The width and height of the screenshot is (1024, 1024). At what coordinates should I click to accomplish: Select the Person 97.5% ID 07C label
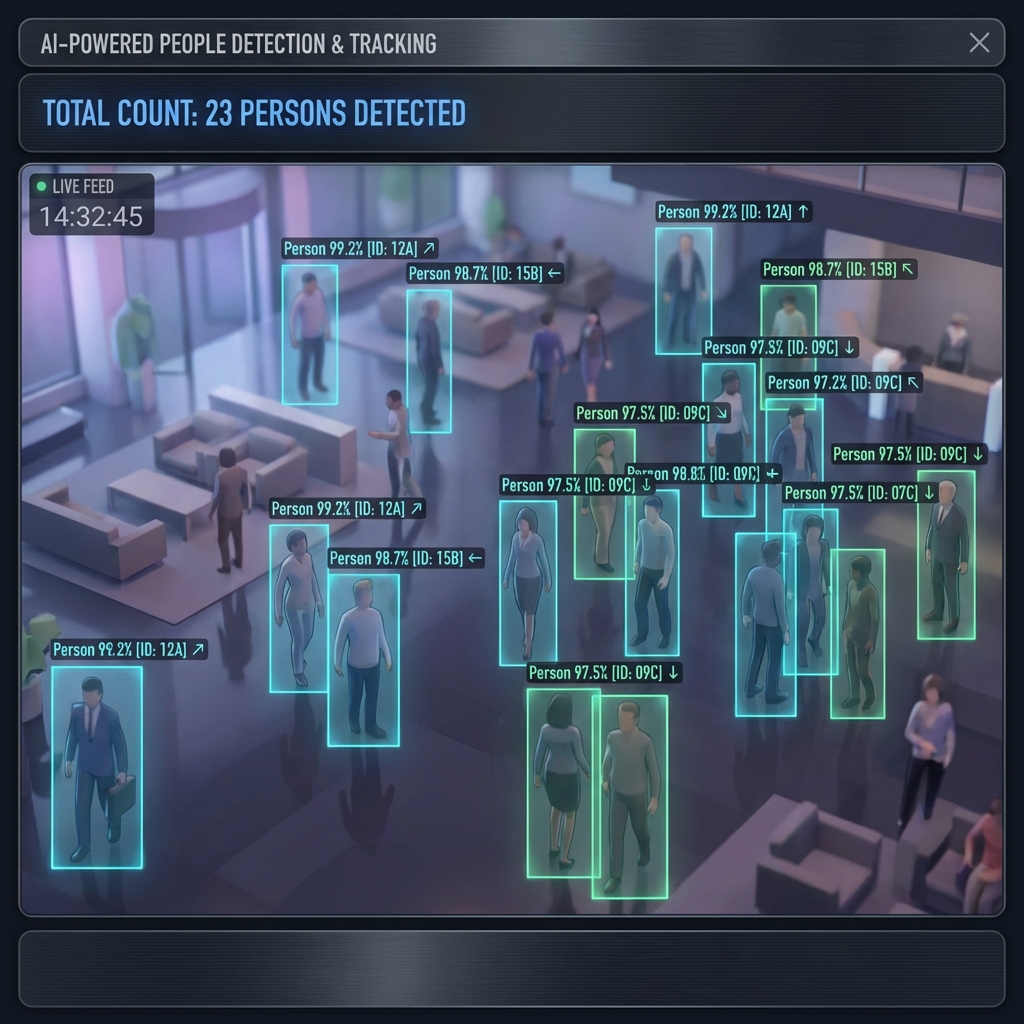tap(859, 493)
